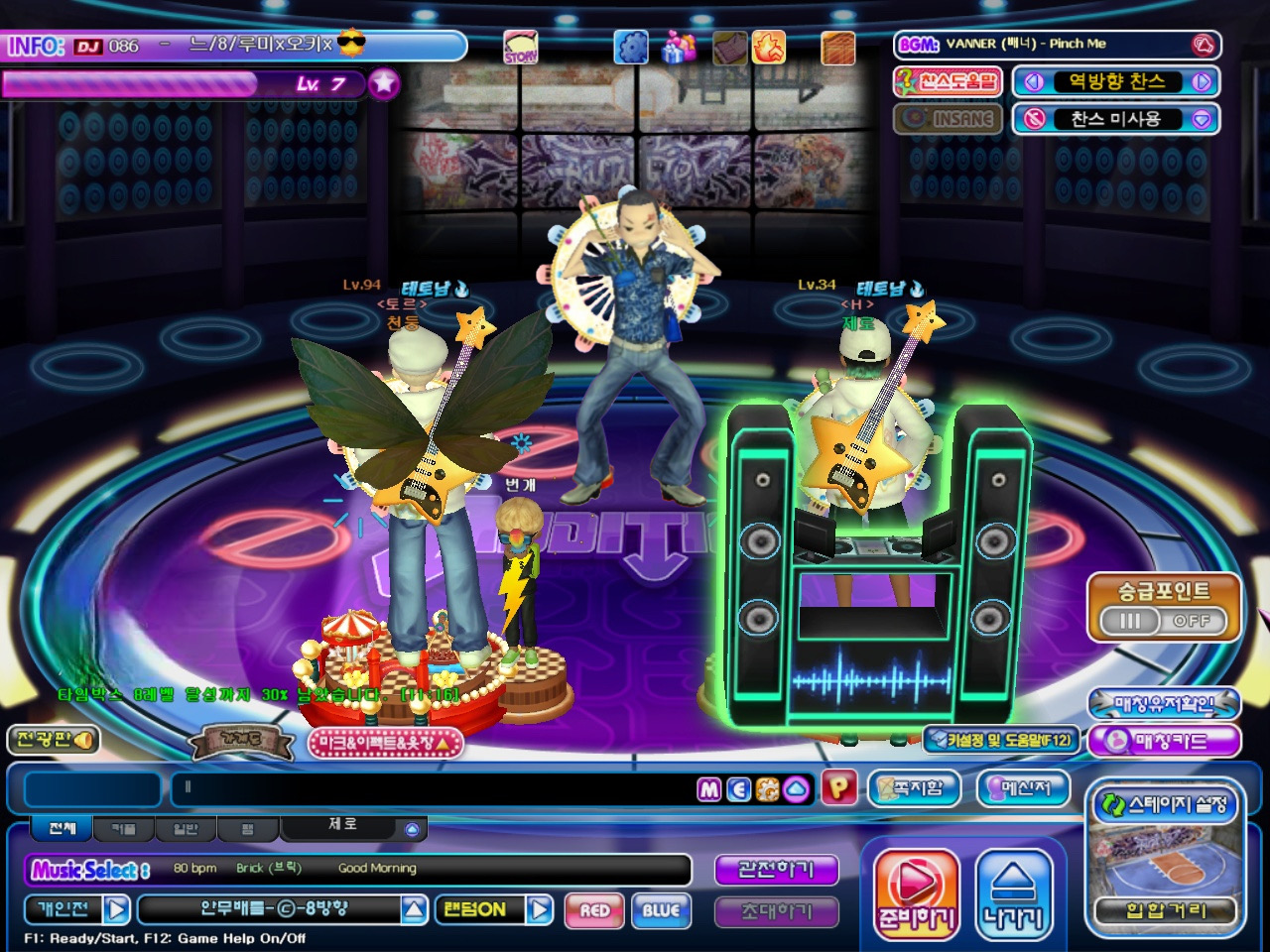
Task: Click the 관전하기 spectate button
Action: pos(776,870)
